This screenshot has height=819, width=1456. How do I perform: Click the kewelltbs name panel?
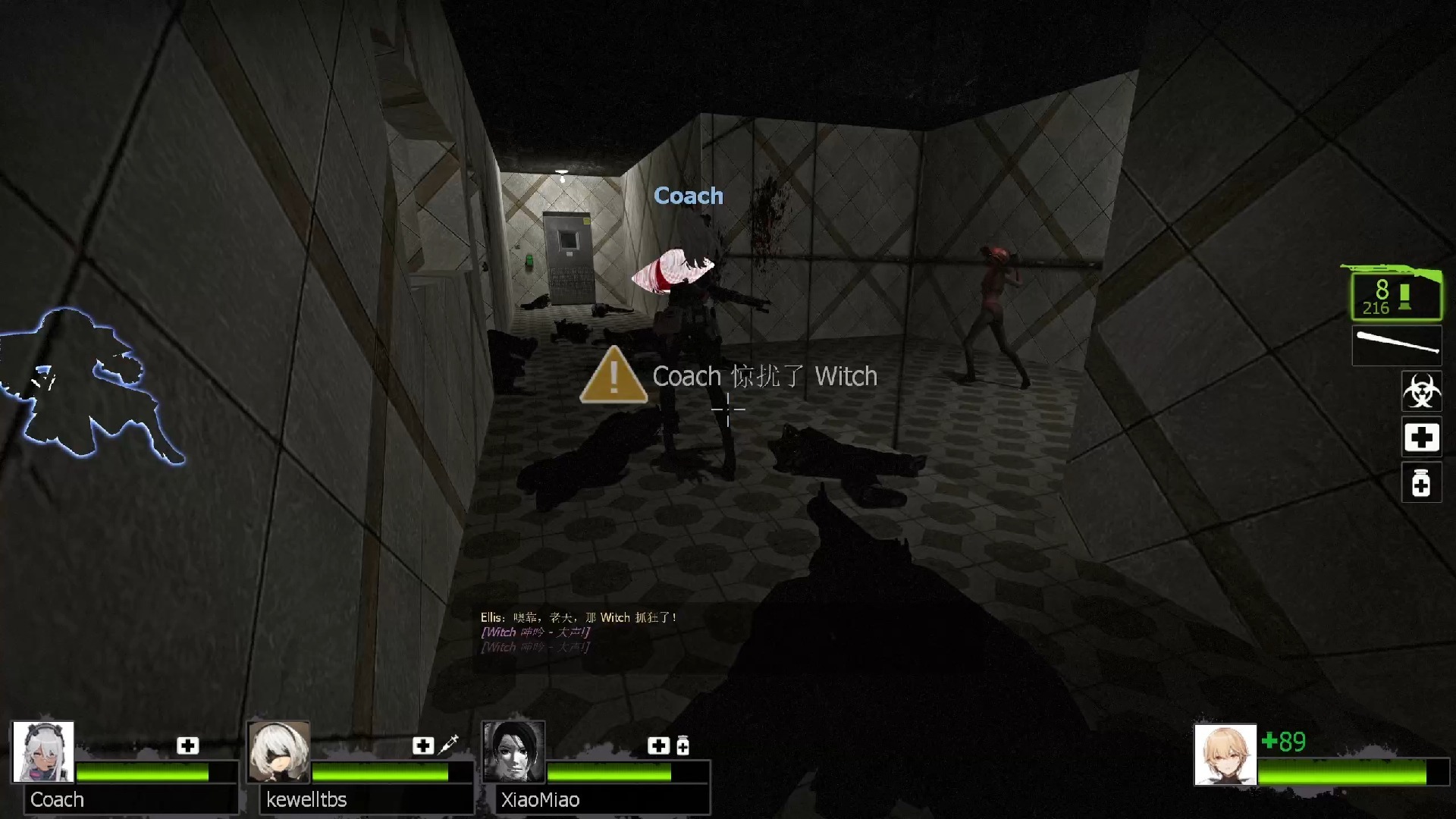tap(366, 799)
